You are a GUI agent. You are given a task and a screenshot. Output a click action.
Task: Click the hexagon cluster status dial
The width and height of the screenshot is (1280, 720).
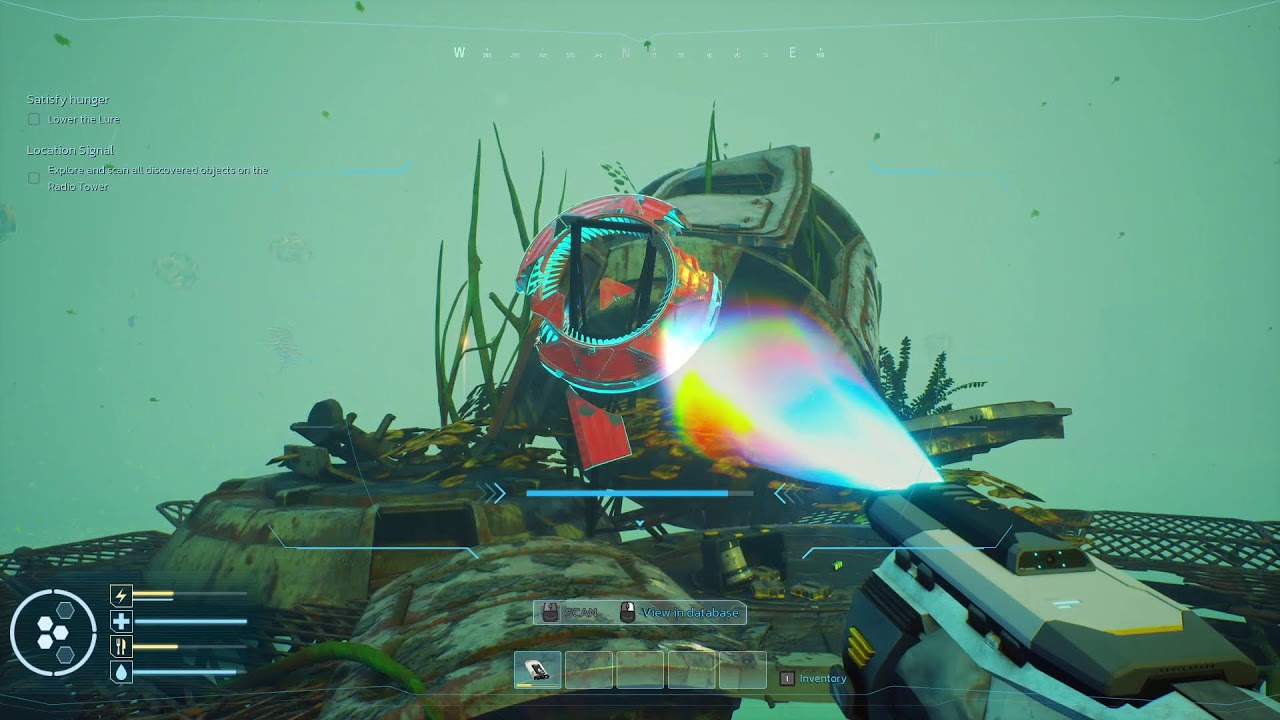53,633
